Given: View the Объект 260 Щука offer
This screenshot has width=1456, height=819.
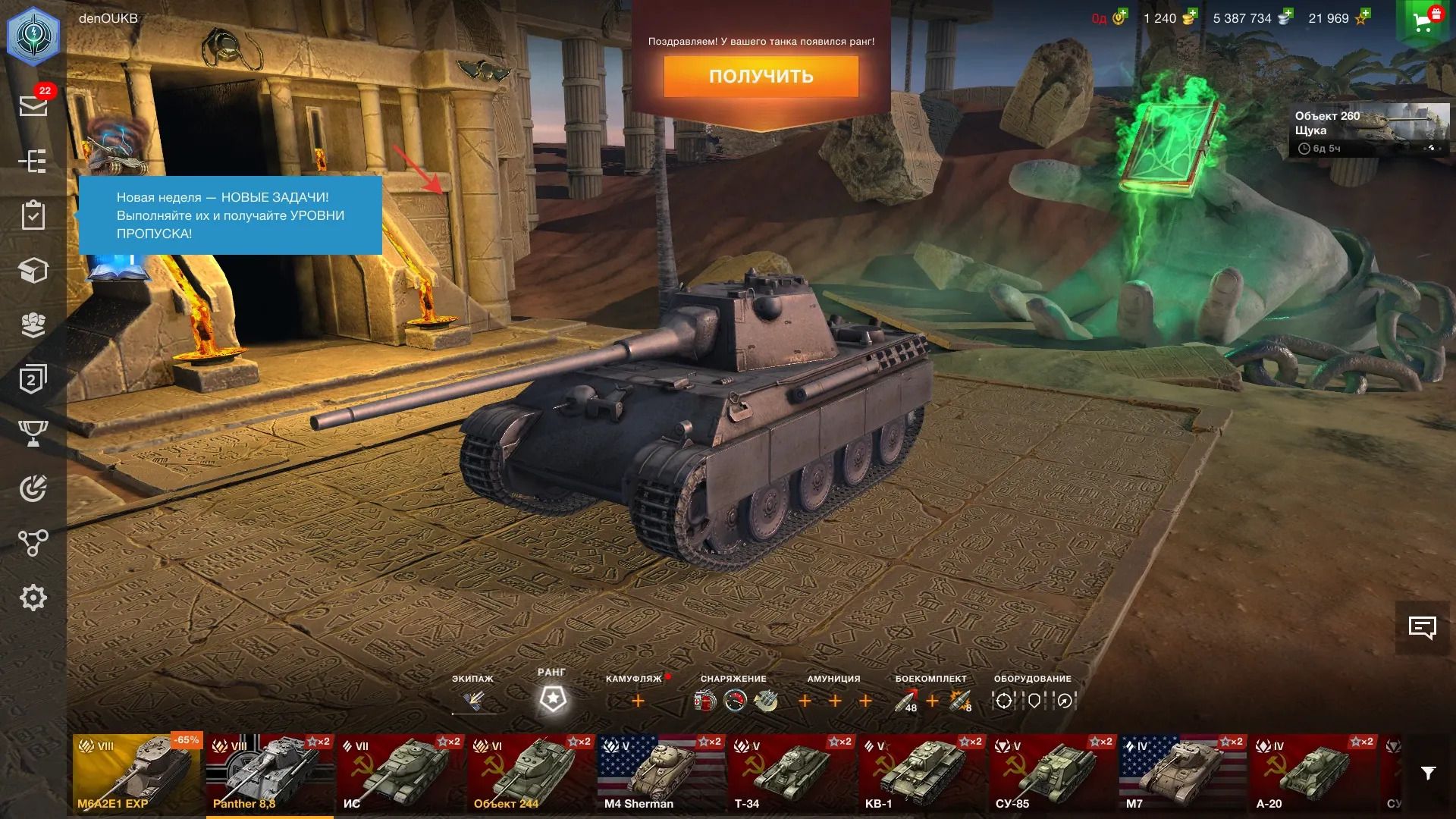Looking at the screenshot, I should tap(1369, 130).
